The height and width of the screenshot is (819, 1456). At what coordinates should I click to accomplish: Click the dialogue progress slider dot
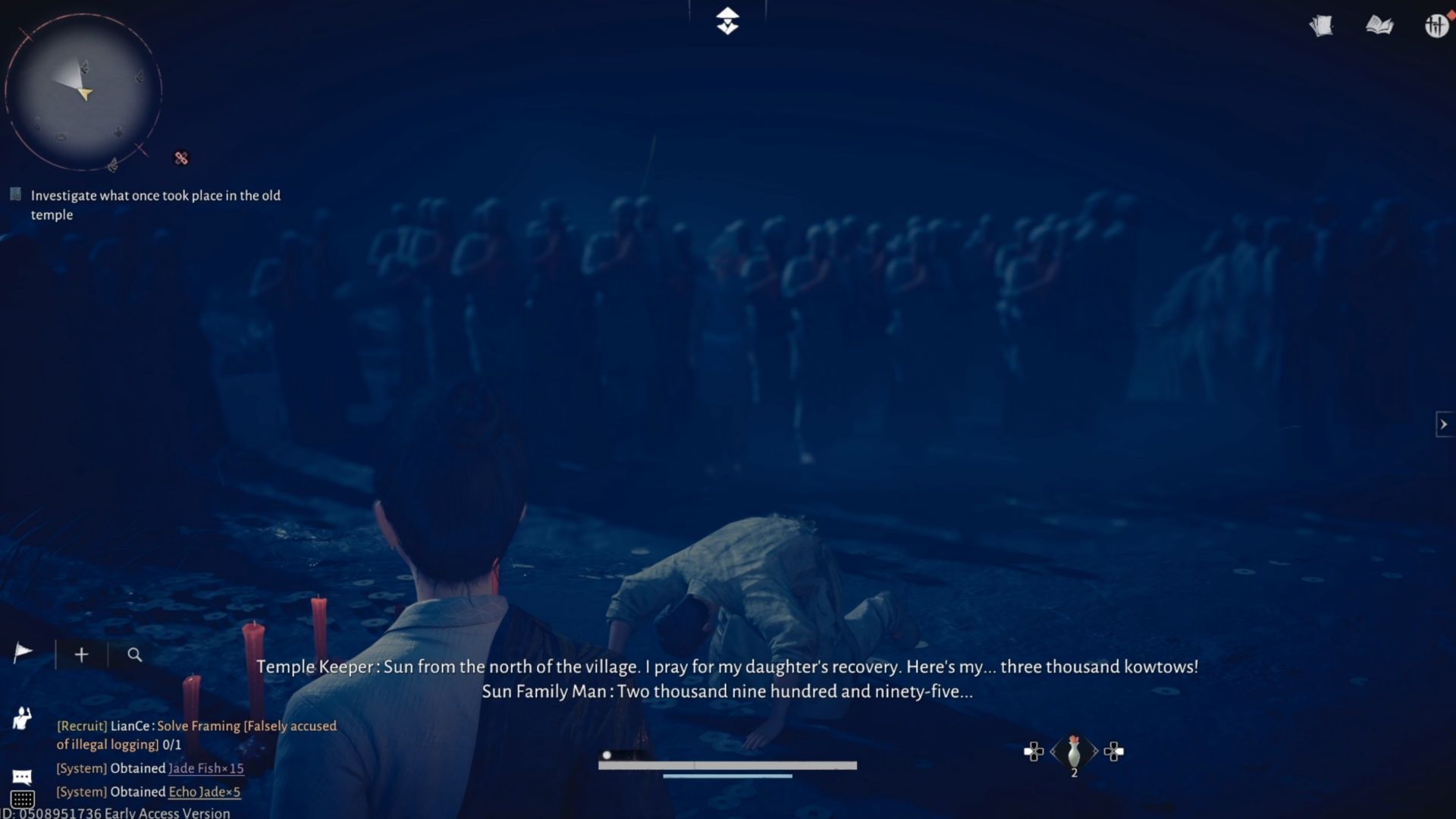607,755
